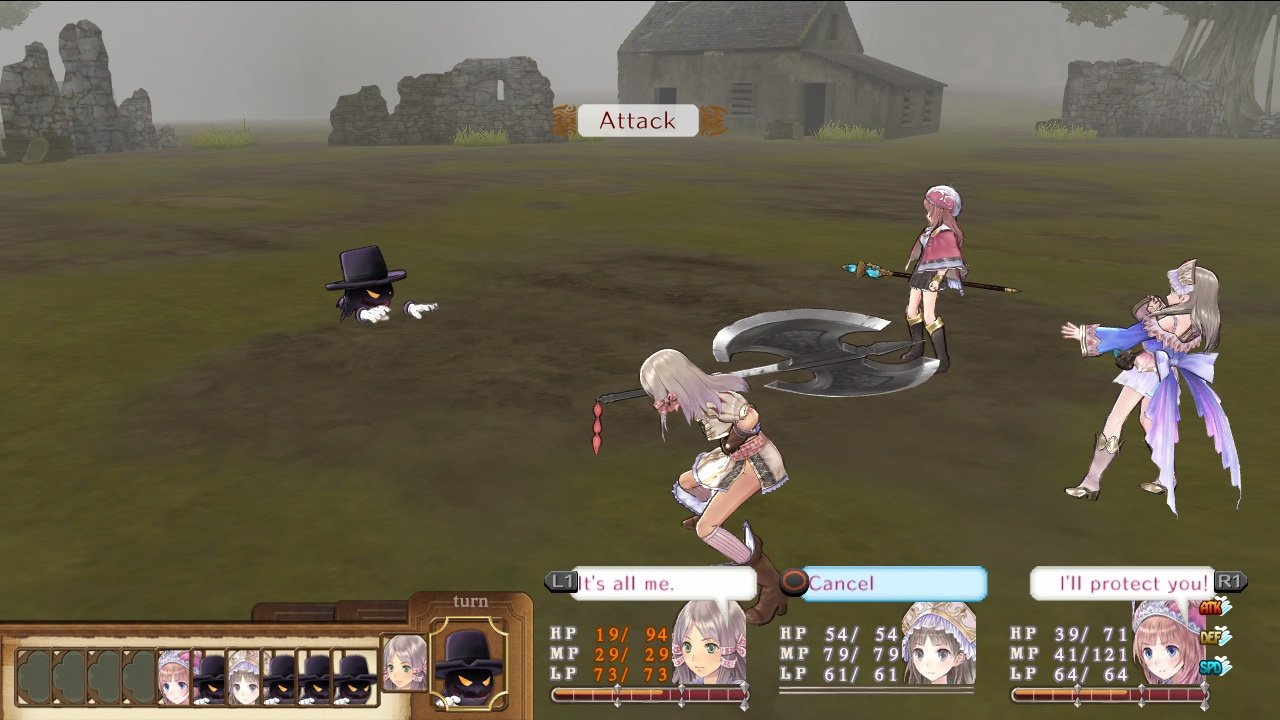The height and width of the screenshot is (720, 1280).
Task: Select the Attack command banner
Action: tap(637, 121)
